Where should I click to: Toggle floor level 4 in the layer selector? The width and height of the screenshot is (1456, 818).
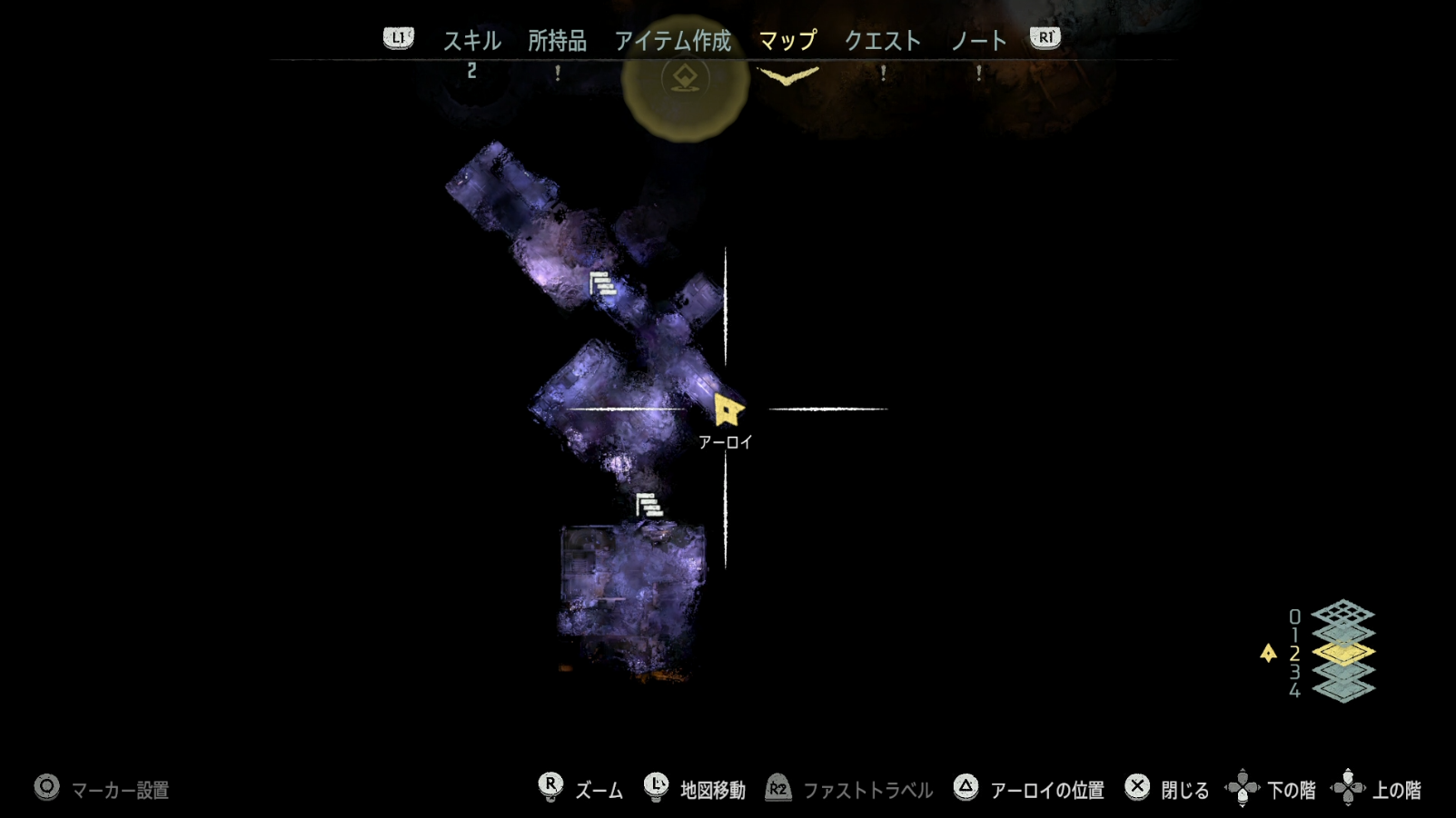pyautogui.click(x=1342, y=688)
